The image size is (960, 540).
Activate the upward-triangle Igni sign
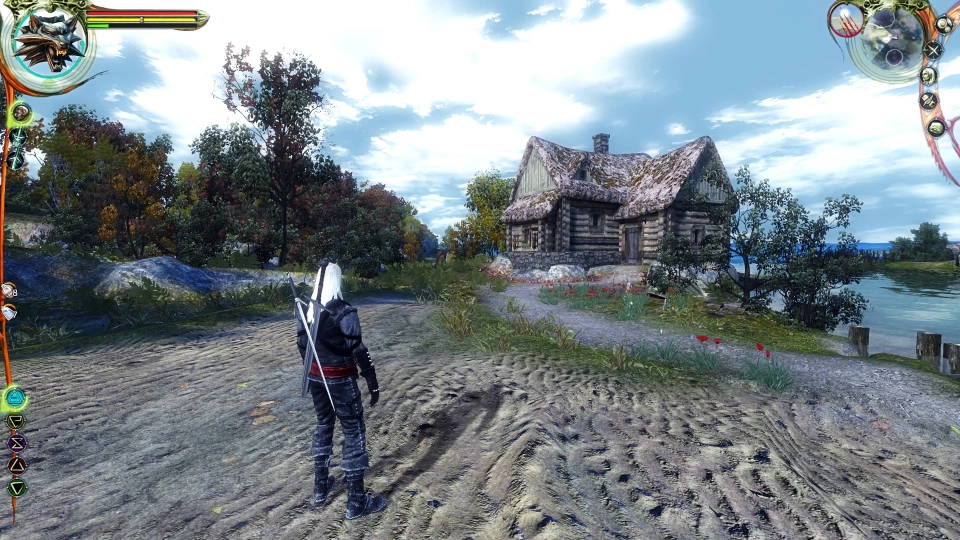(x=16, y=465)
